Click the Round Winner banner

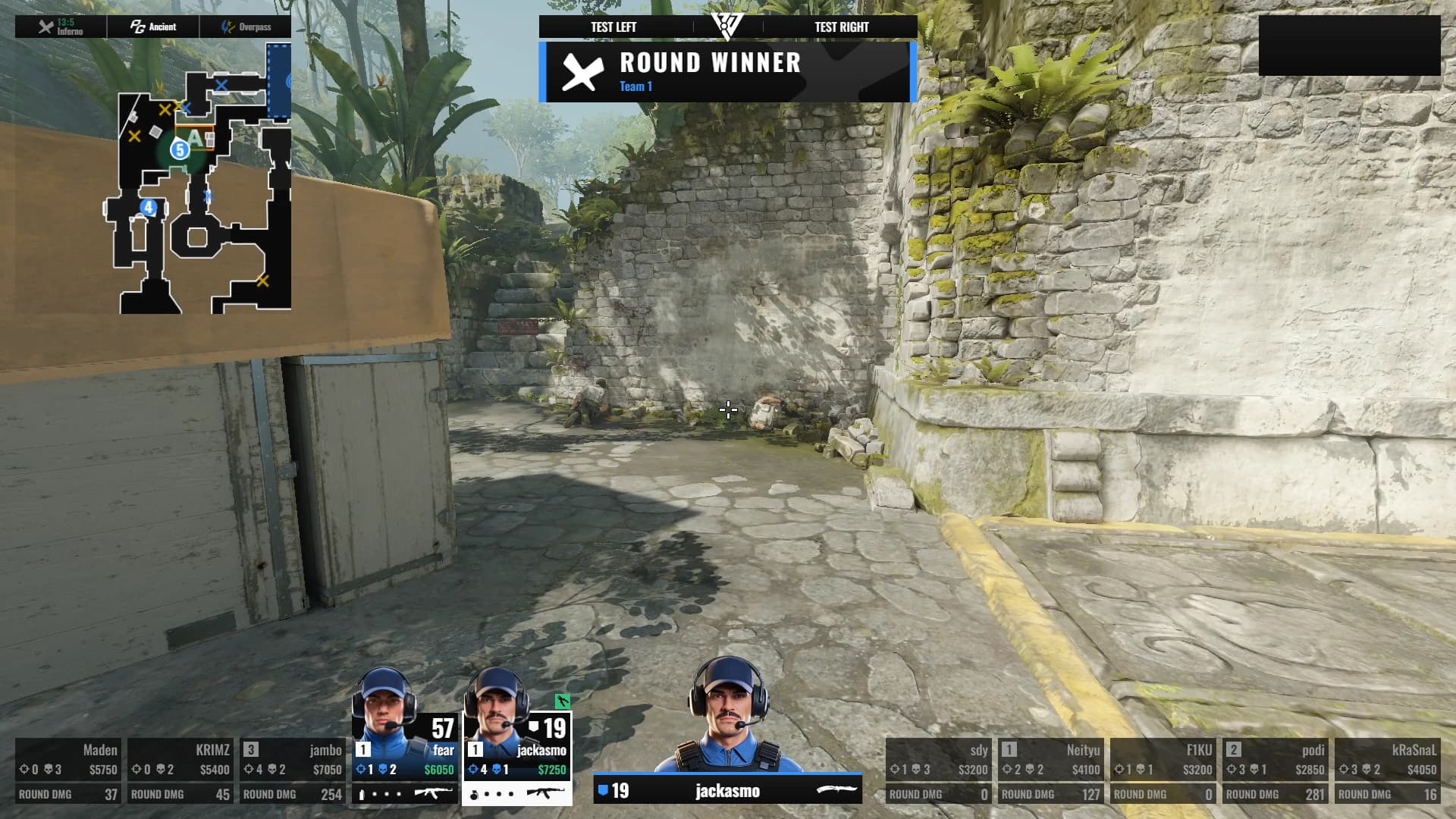728,72
